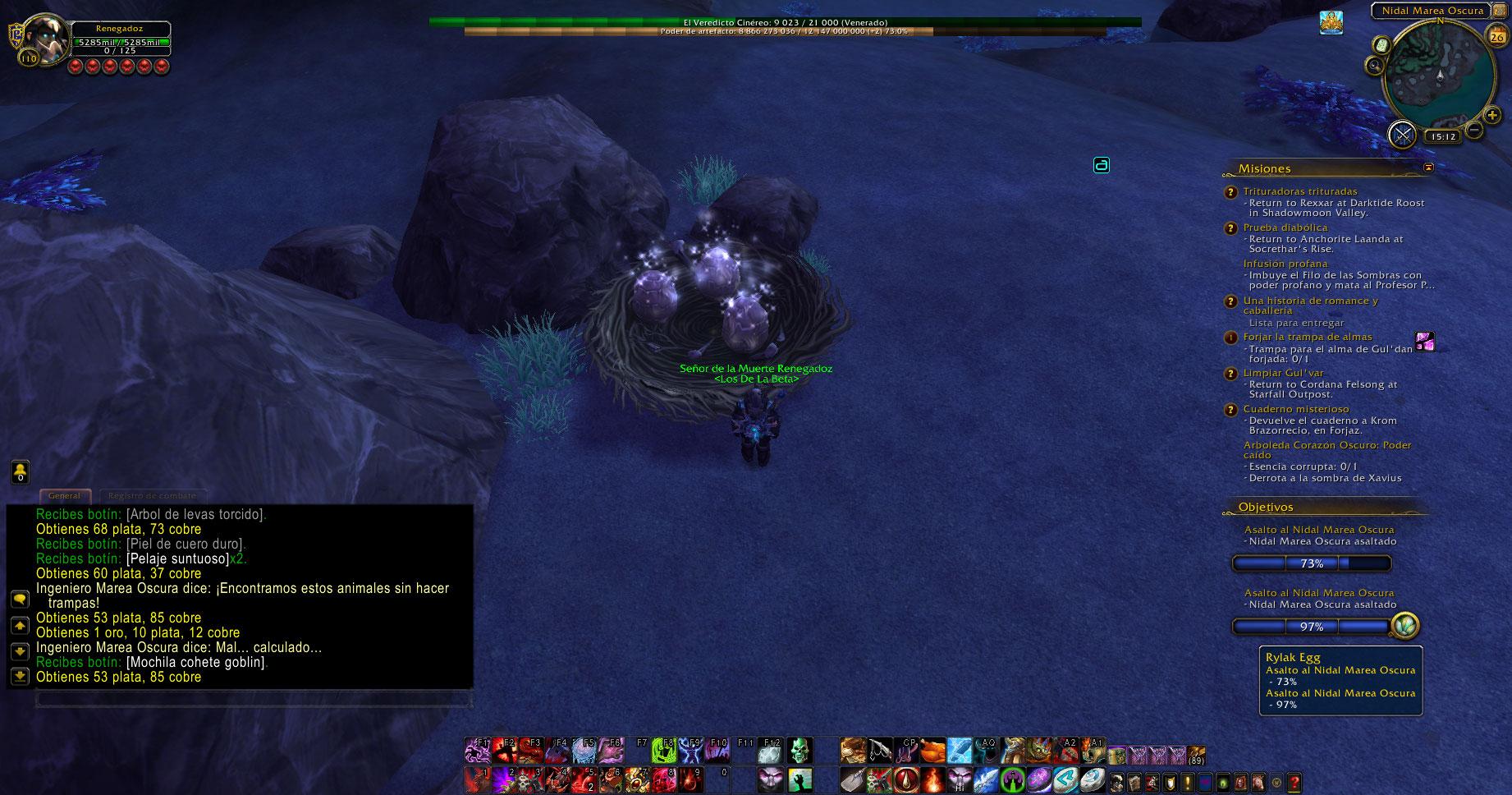
Task: Open the Forjar la trampa de almas quest
Action: (x=1307, y=337)
